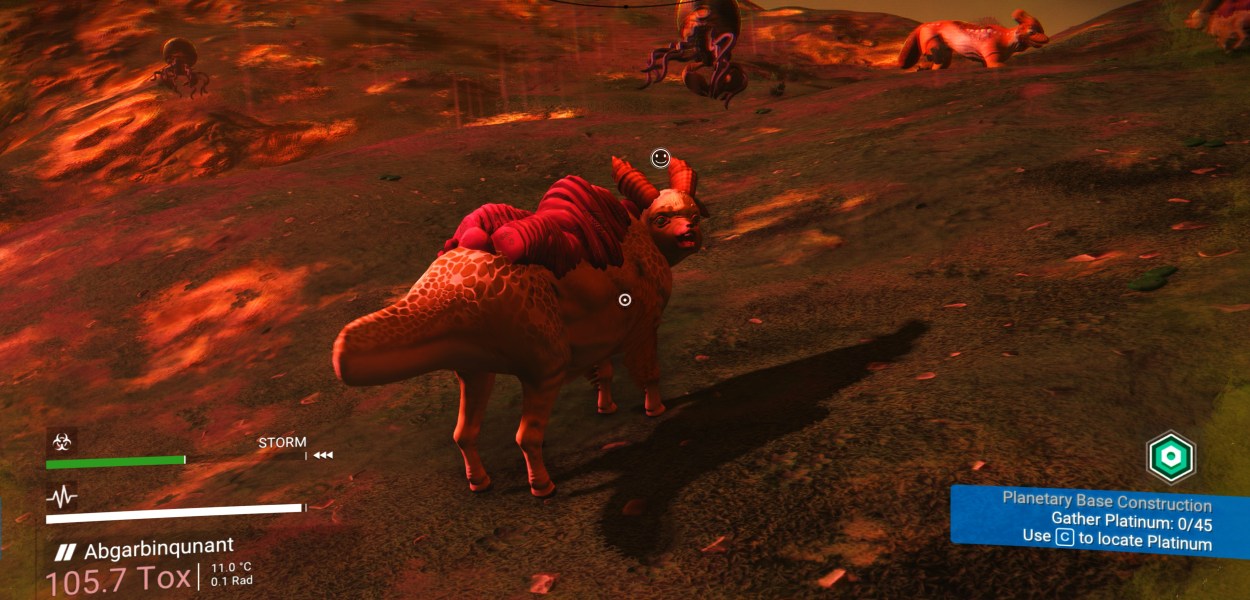1250x600 pixels.
Task: Click the life support pulse icon
Action: click(61, 496)
